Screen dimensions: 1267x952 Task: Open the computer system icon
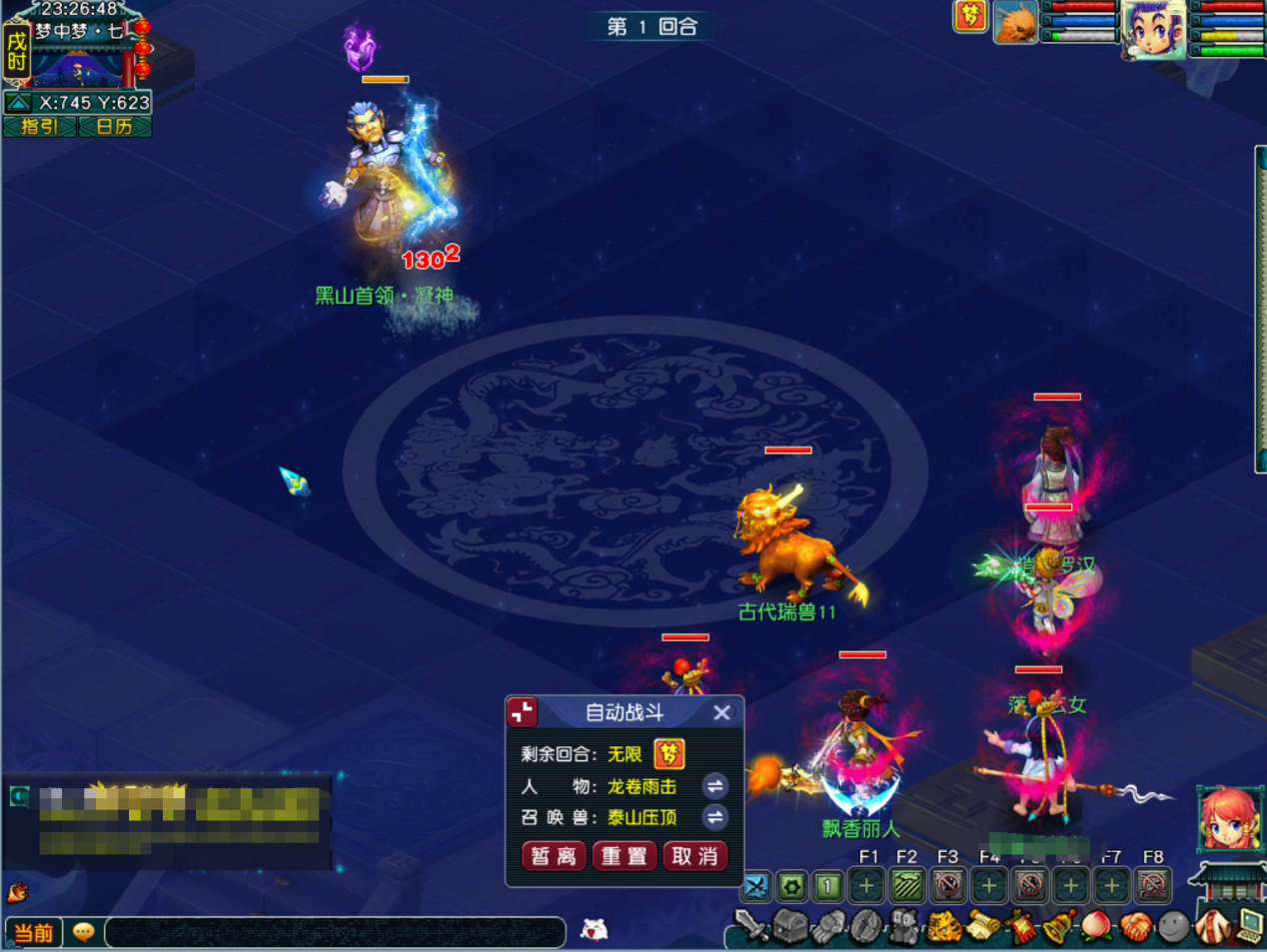click(1250, 928)
